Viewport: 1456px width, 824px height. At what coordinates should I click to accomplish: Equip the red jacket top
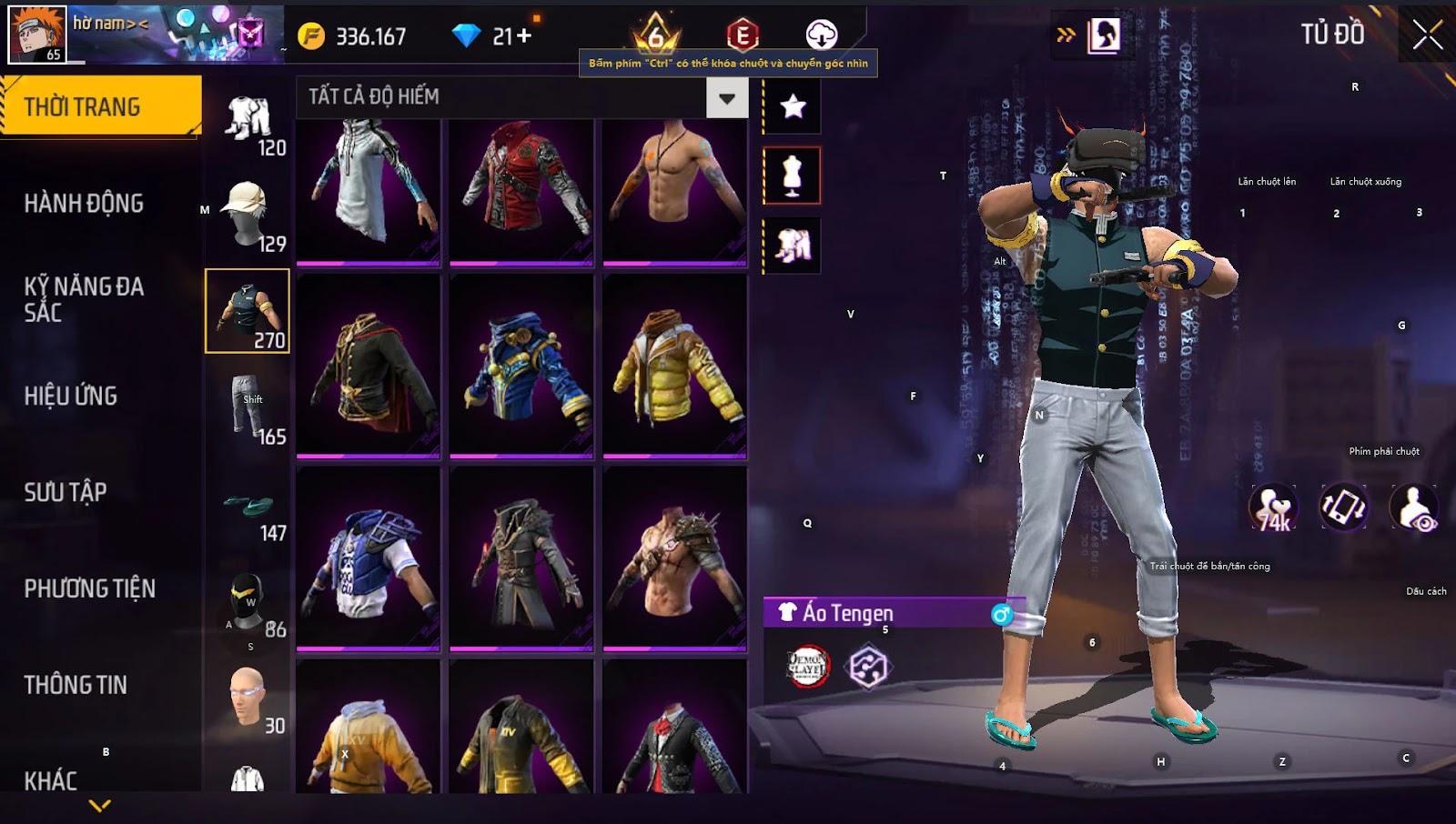coord(521,191)
